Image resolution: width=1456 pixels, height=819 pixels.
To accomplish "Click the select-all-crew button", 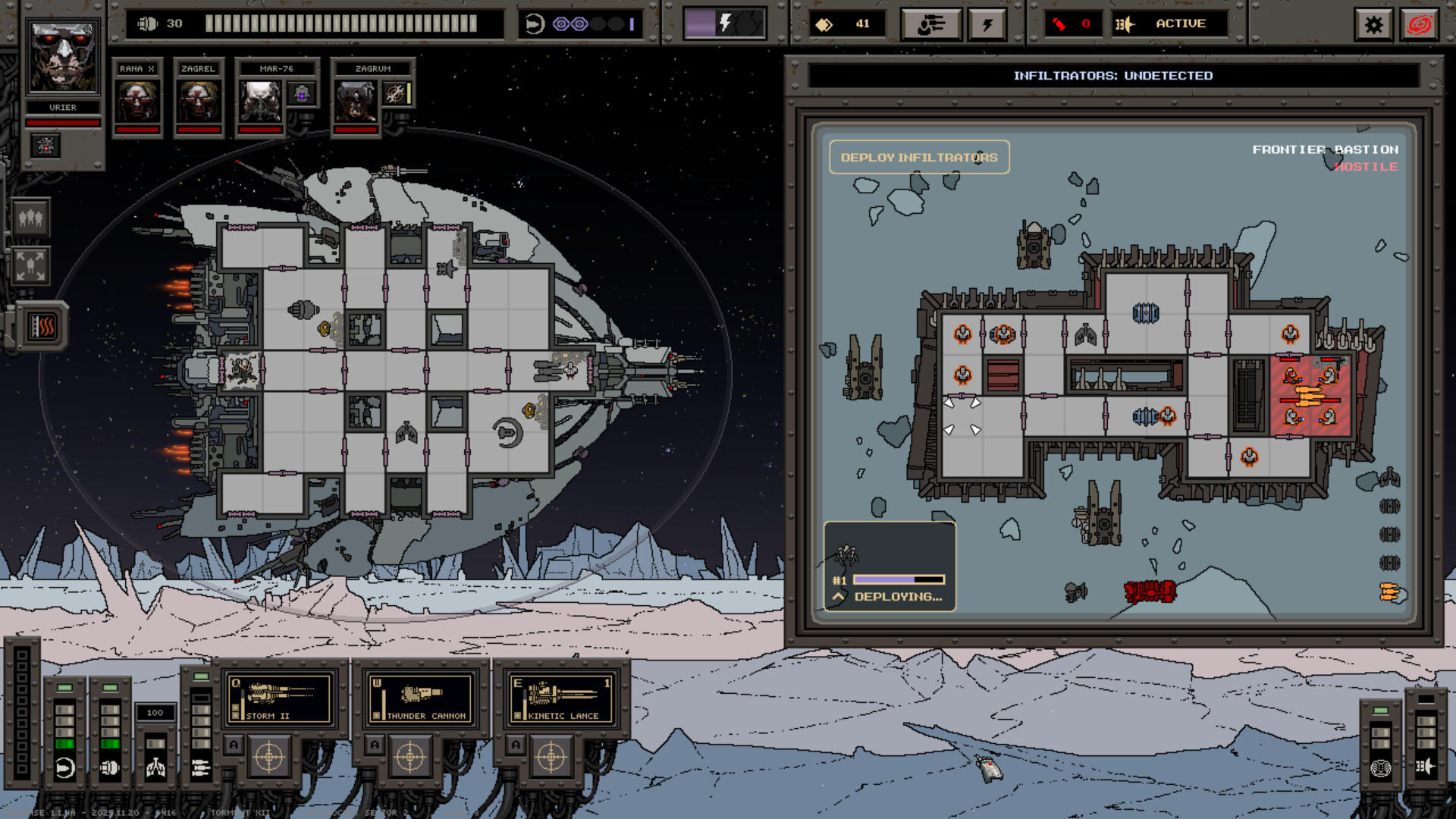I will (x=30, y=218).
